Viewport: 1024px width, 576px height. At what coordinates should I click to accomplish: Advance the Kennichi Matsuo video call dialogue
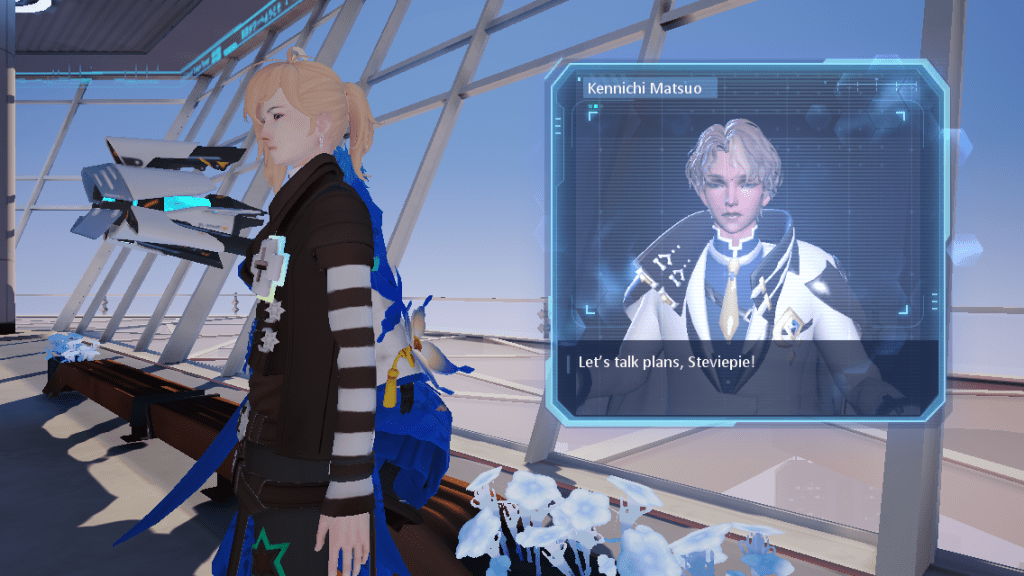tap(745, 361)
